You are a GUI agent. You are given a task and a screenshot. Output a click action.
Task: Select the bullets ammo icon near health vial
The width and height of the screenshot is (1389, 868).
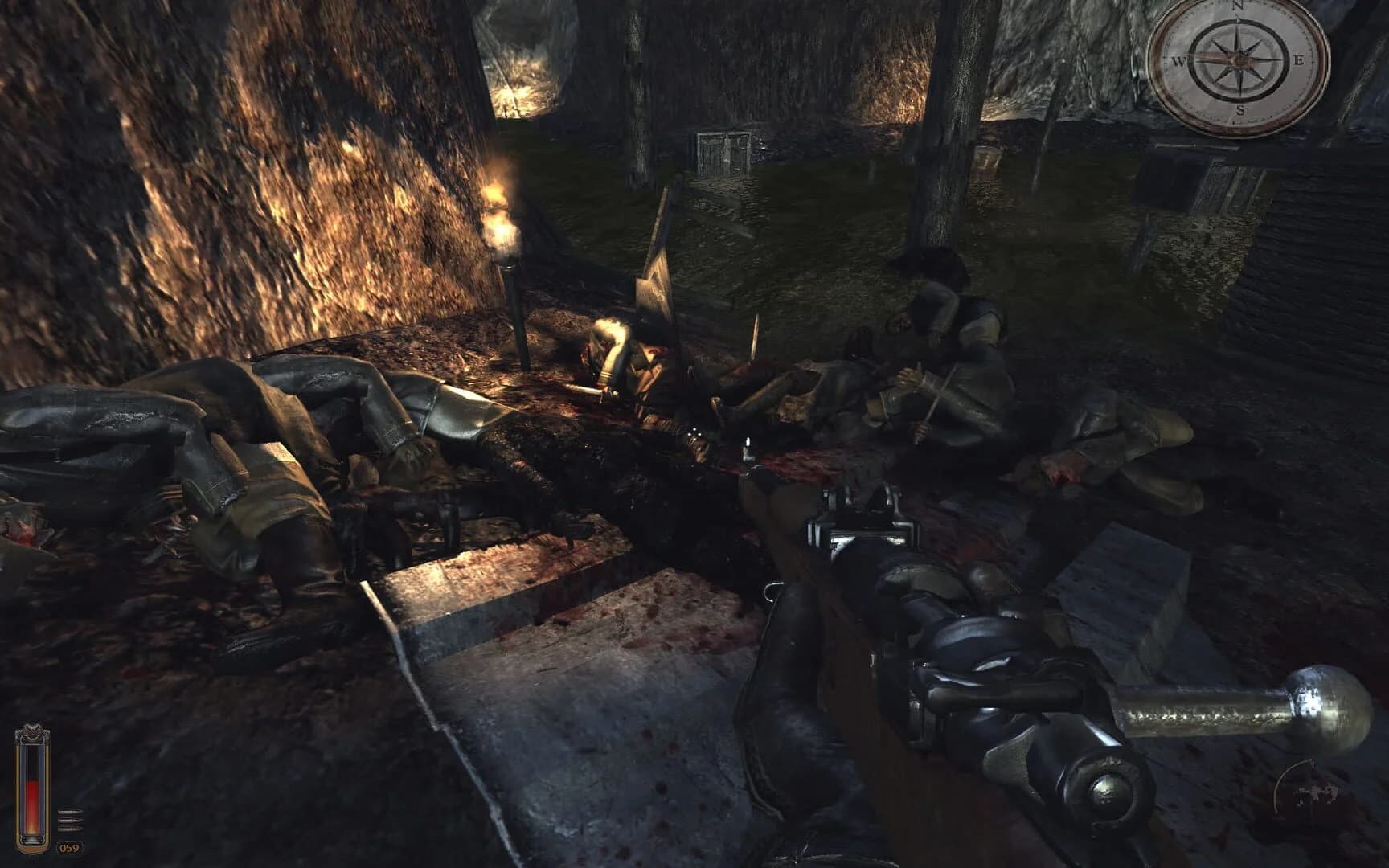tap(70, 820)
